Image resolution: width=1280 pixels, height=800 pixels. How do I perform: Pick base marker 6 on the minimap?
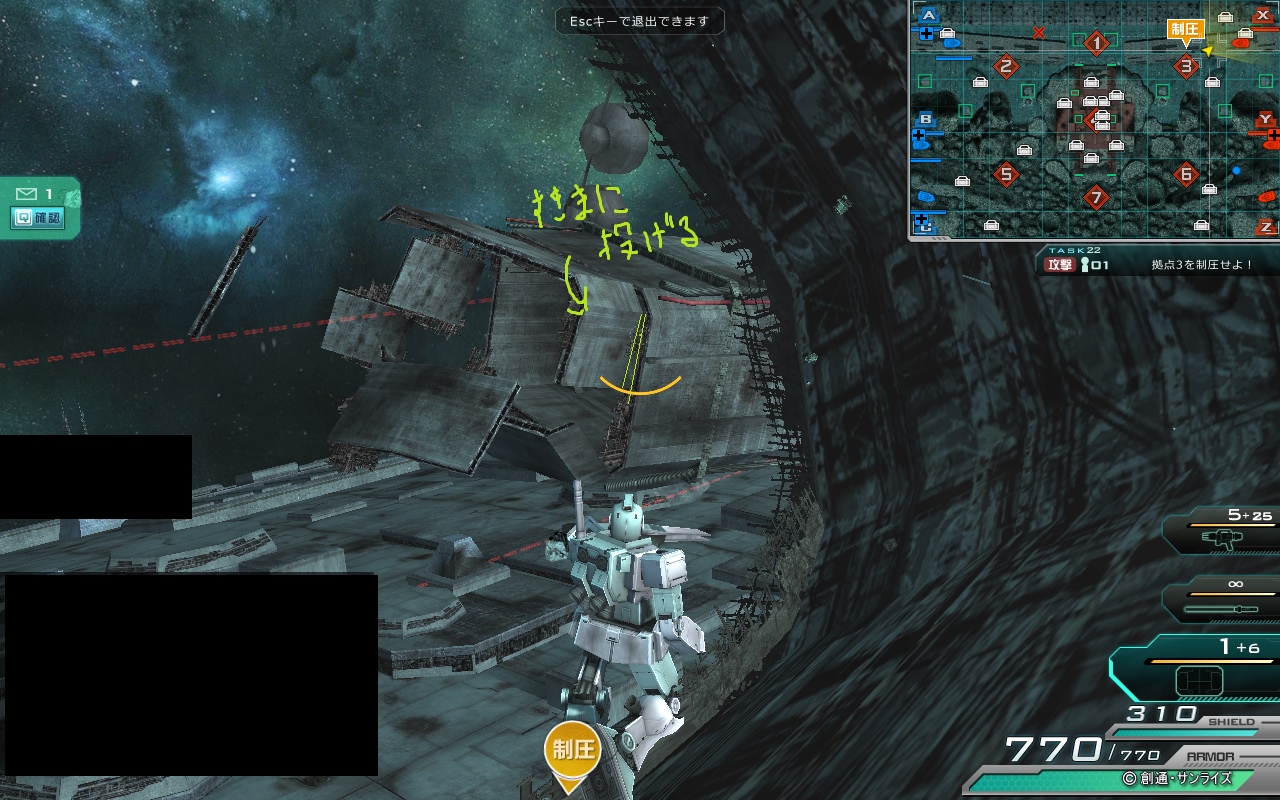(1186, 174)
